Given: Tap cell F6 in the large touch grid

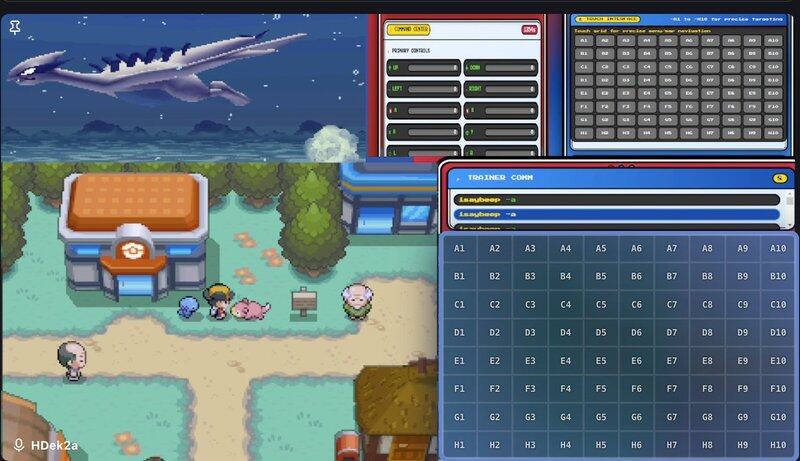Looking at the screenshot, I should (x=636, y=388).
